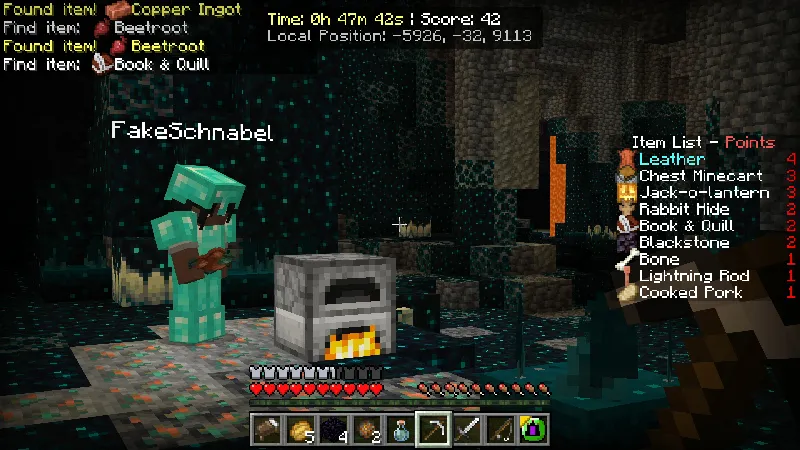Choose the dark item stack of four
Screen dimensions: 800x450
[333, 429]
